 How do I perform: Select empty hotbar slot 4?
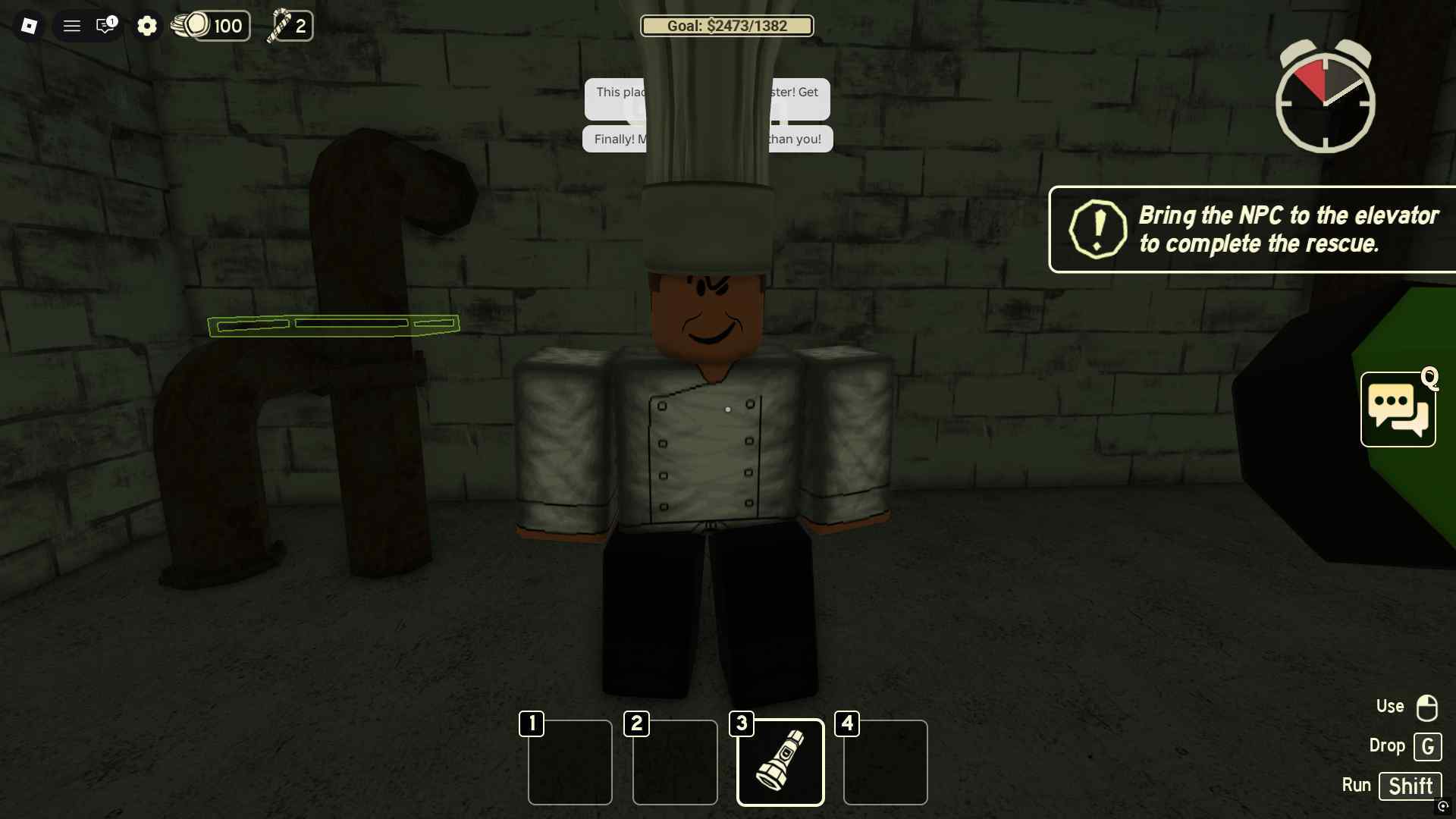tap(885, 762)
